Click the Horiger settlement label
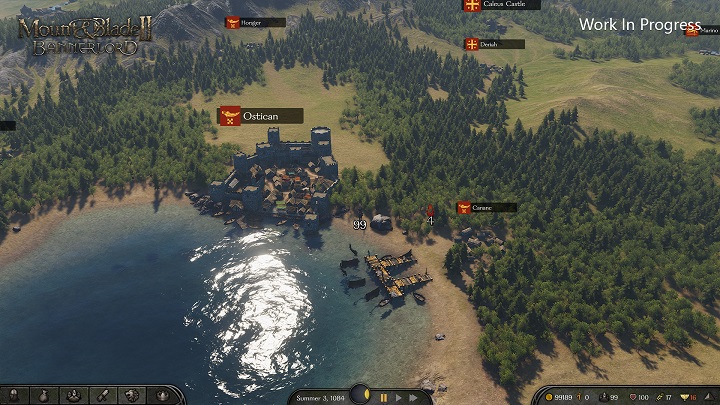This screenshot has height=405, width=720. [255, 22]
